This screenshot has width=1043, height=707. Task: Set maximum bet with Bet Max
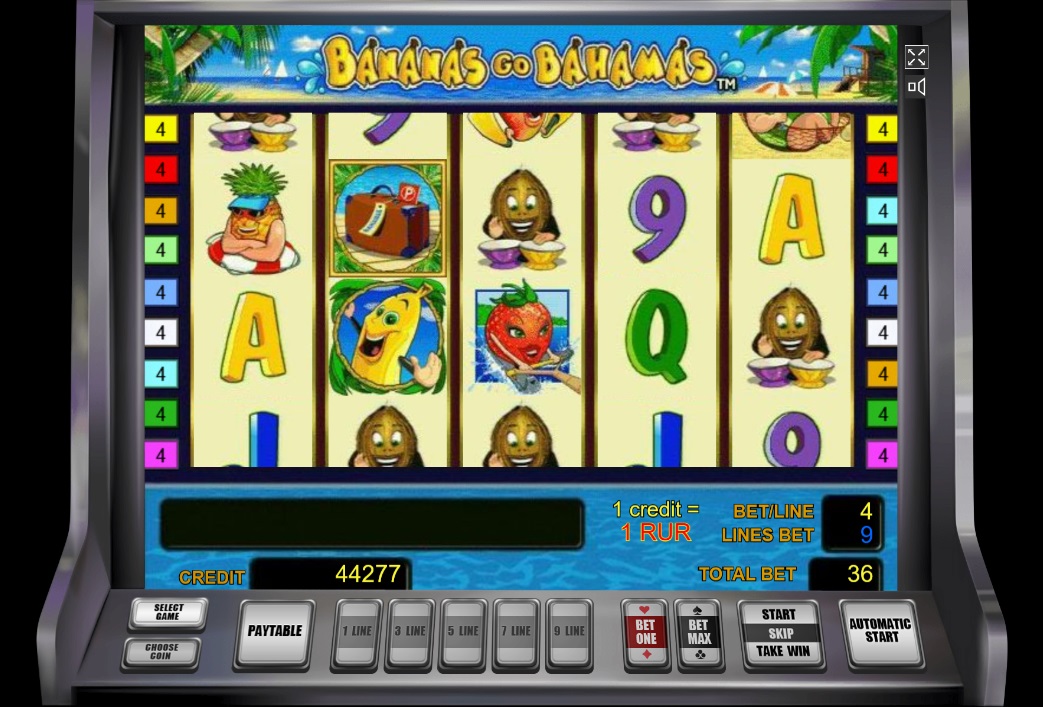(699, 633)
